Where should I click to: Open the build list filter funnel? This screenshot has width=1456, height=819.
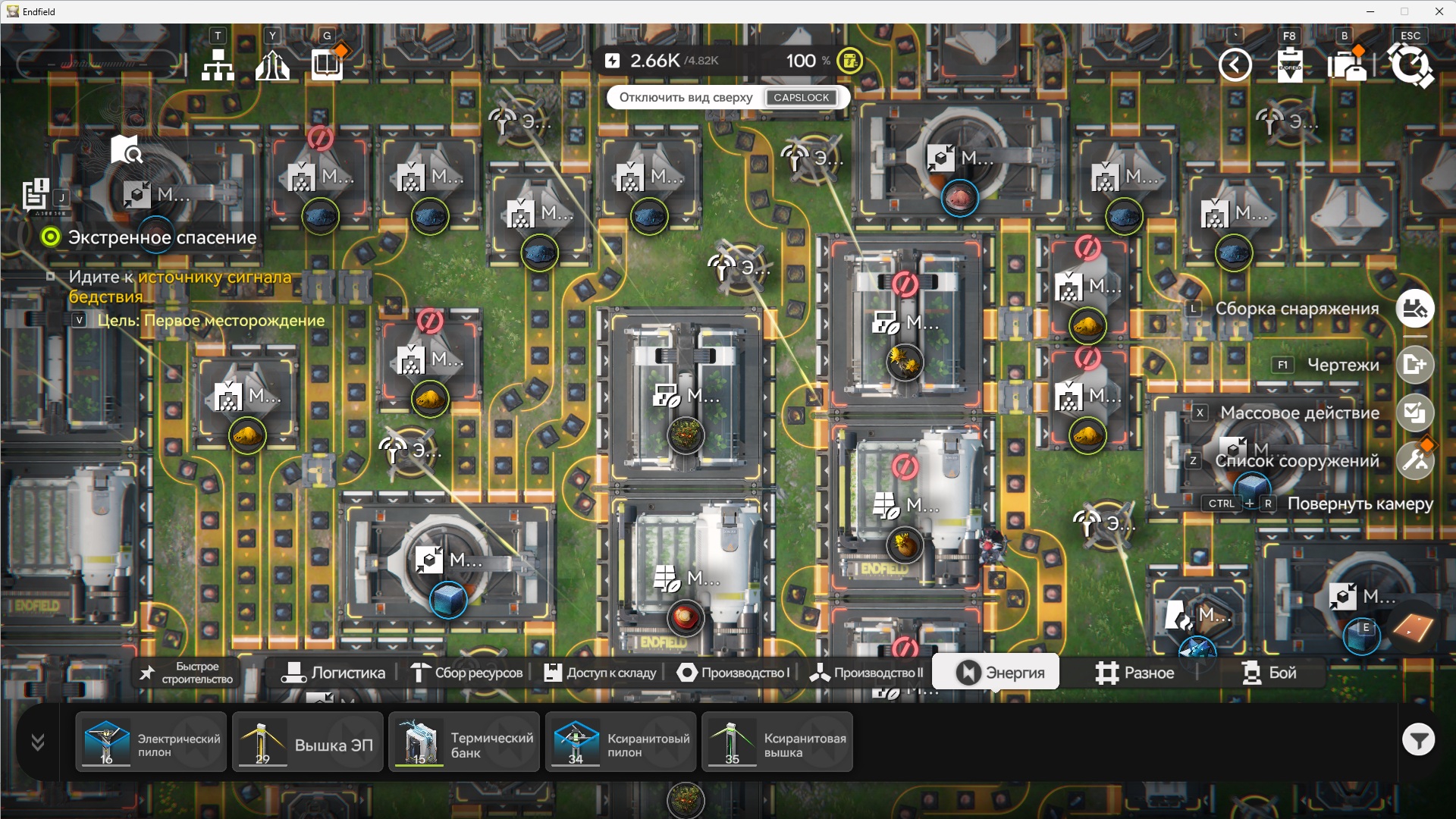tap(1417, 739)
